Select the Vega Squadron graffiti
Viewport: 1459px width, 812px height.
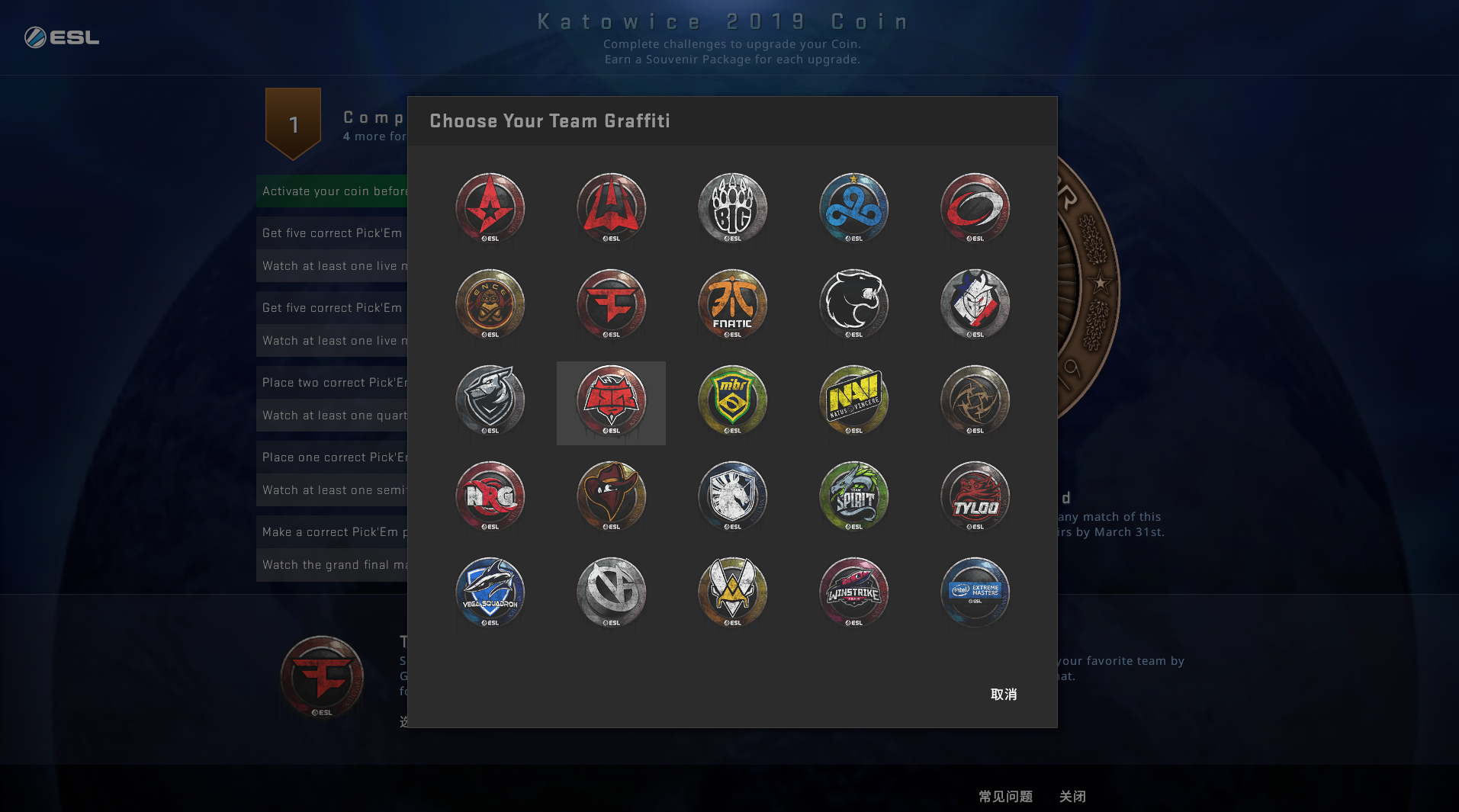click(x=490, y=593)
